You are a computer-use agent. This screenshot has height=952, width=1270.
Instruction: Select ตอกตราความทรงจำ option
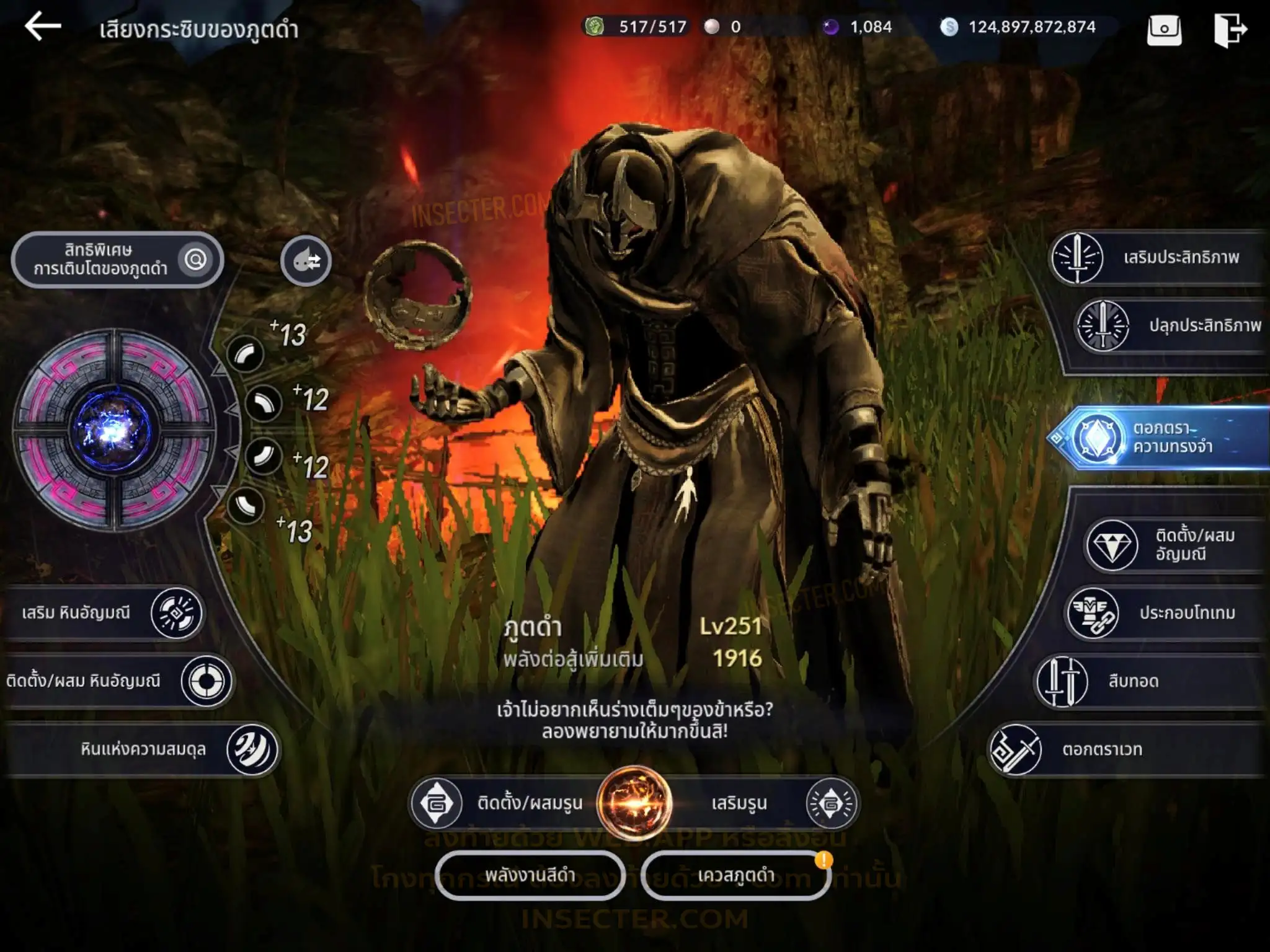pos(1160,438)
